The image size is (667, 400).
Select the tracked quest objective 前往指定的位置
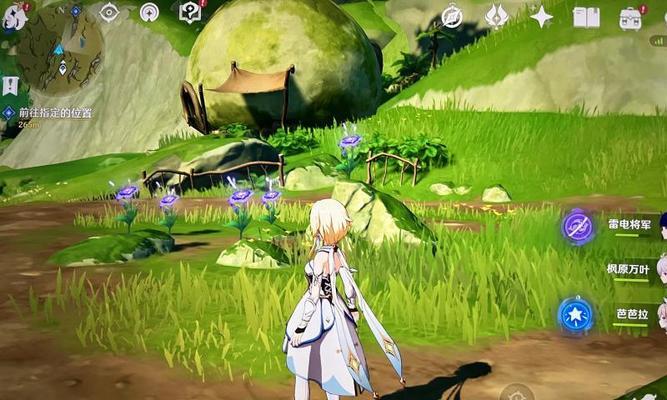(x=46, y=113)
